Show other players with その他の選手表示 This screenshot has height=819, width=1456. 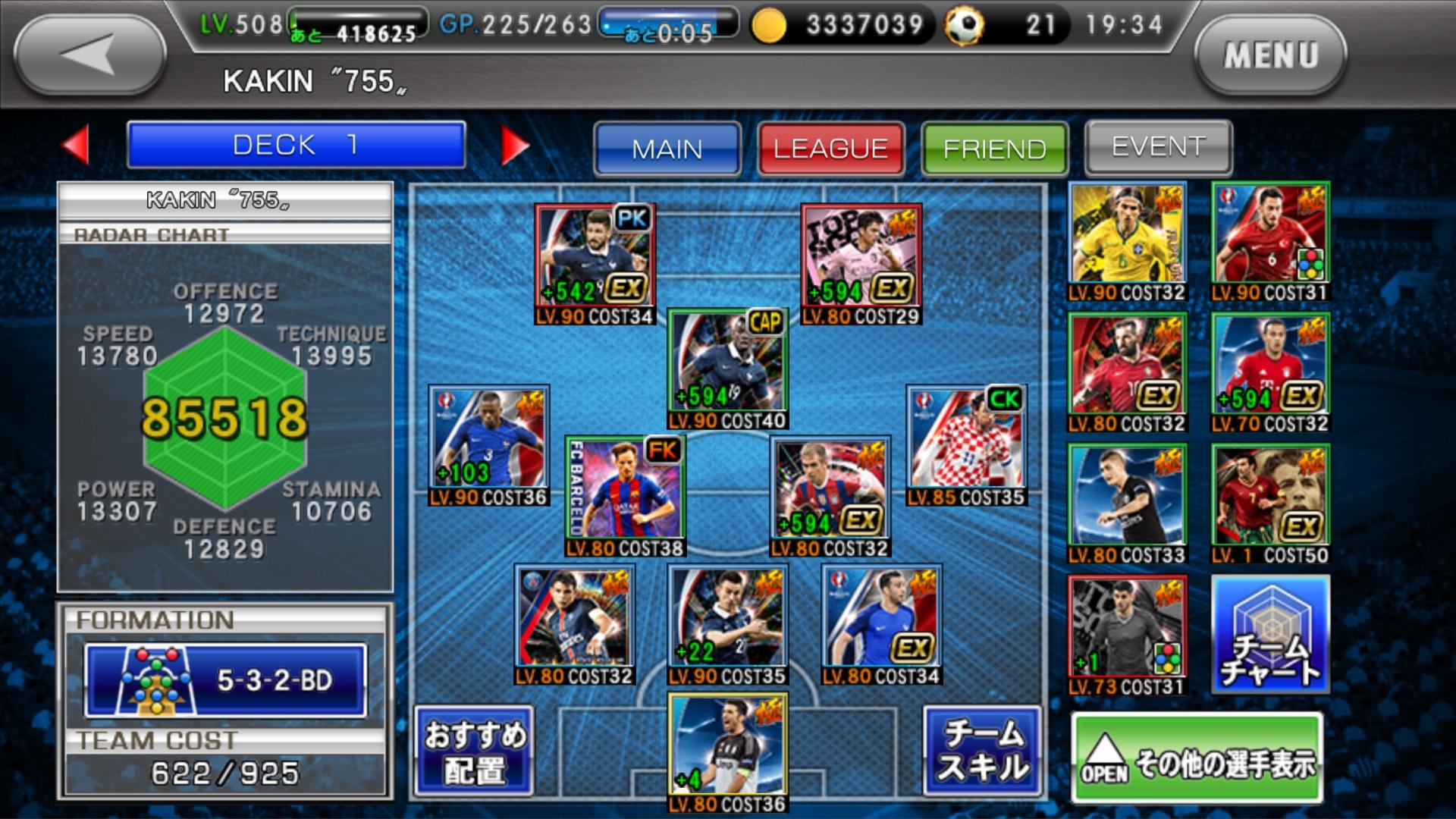pyautogui.click(x=1197, y=760)
